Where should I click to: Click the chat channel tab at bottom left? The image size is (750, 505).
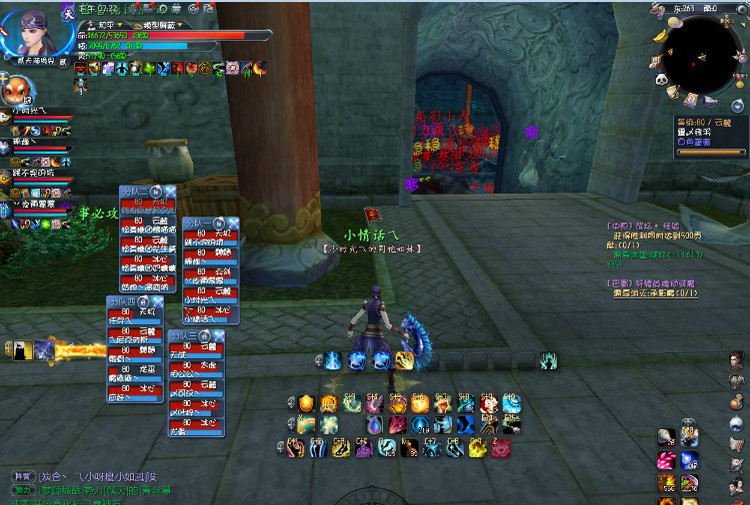[20, 477]
